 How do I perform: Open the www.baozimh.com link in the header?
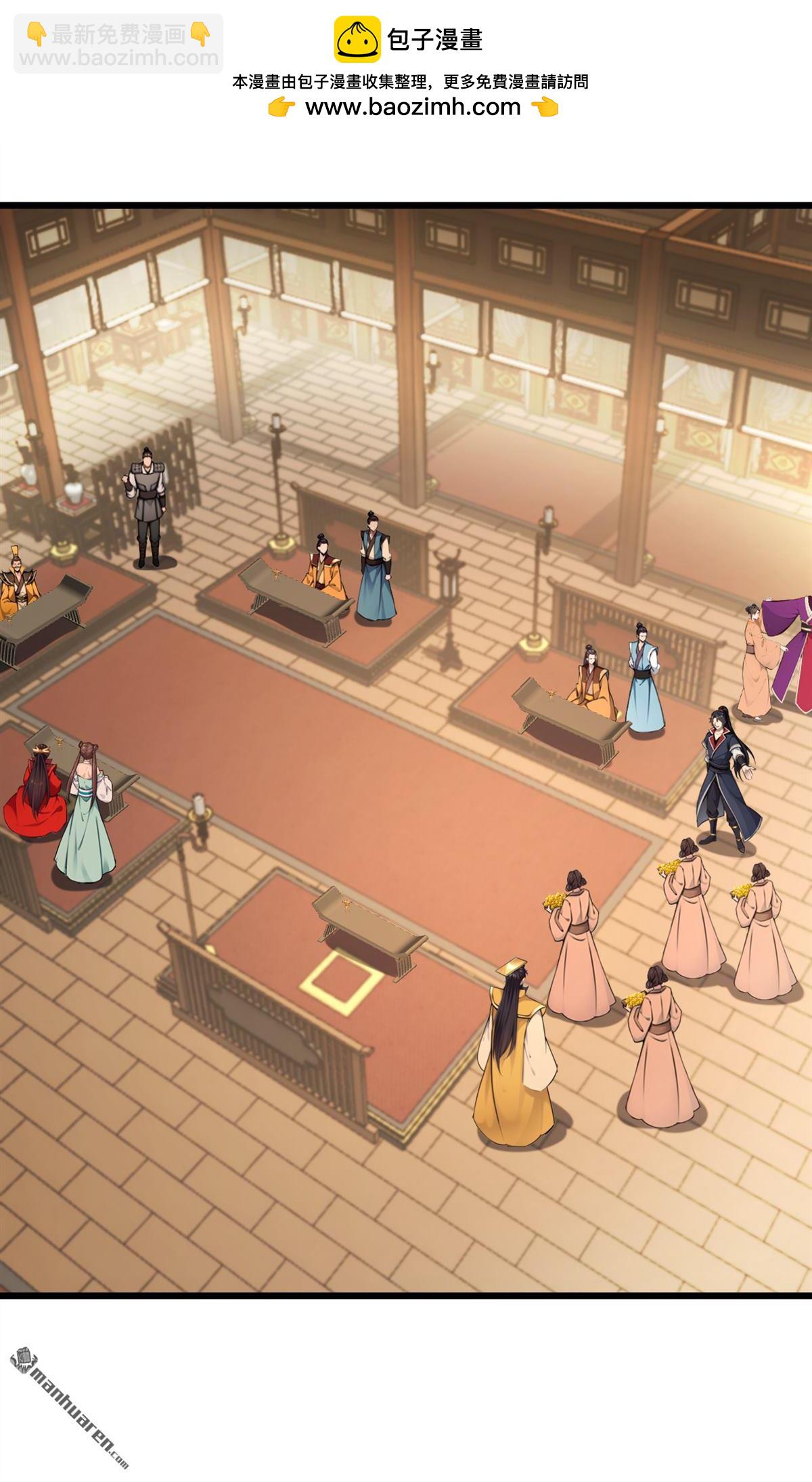[413, 107]
